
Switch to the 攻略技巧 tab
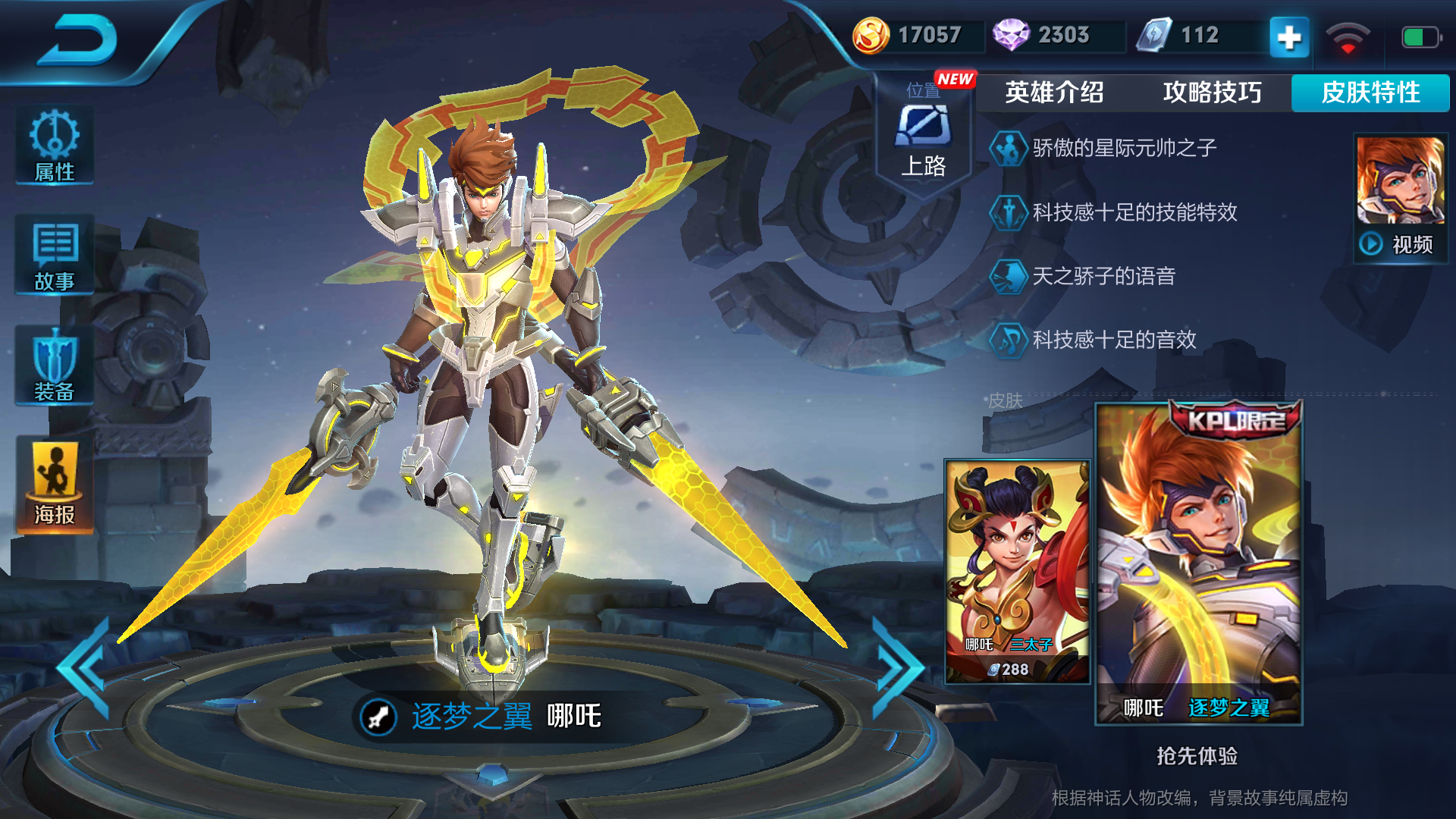point(1210,93)
